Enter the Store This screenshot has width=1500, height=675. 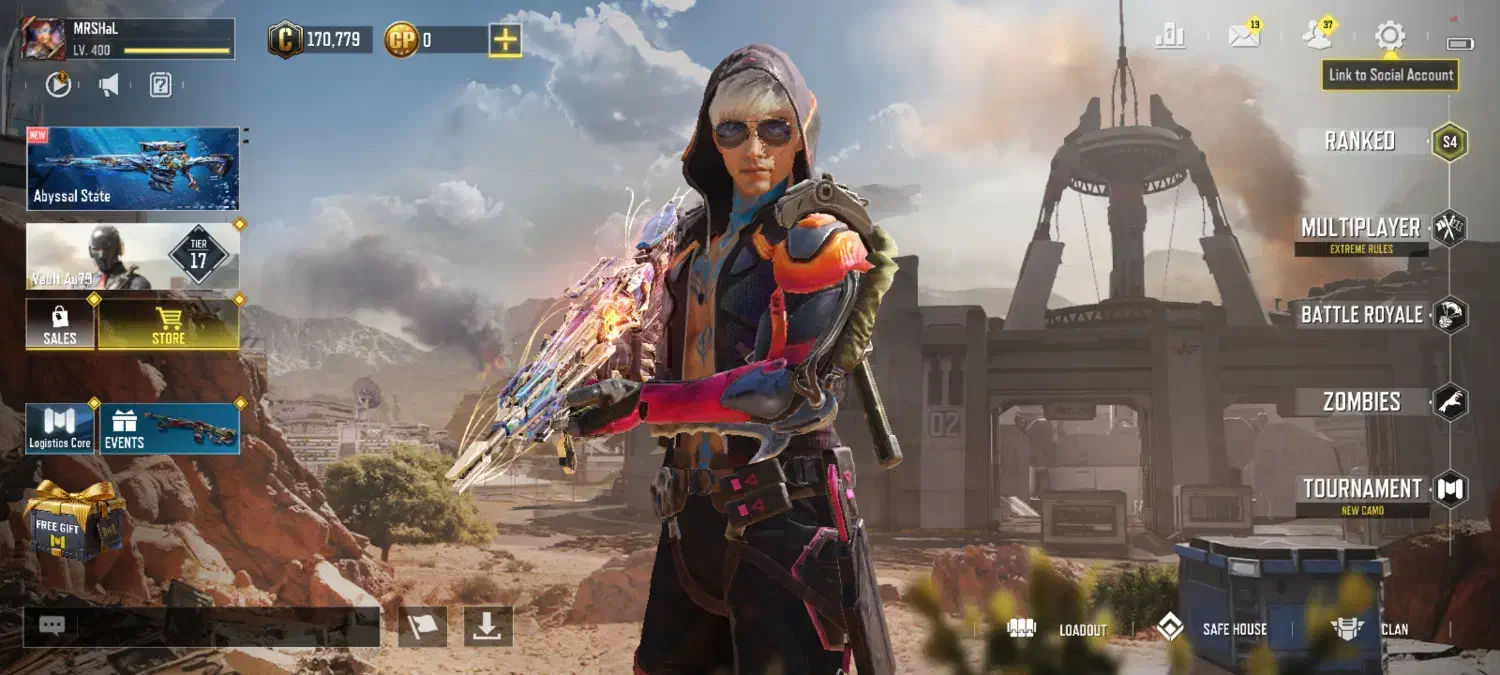(168, 324)
